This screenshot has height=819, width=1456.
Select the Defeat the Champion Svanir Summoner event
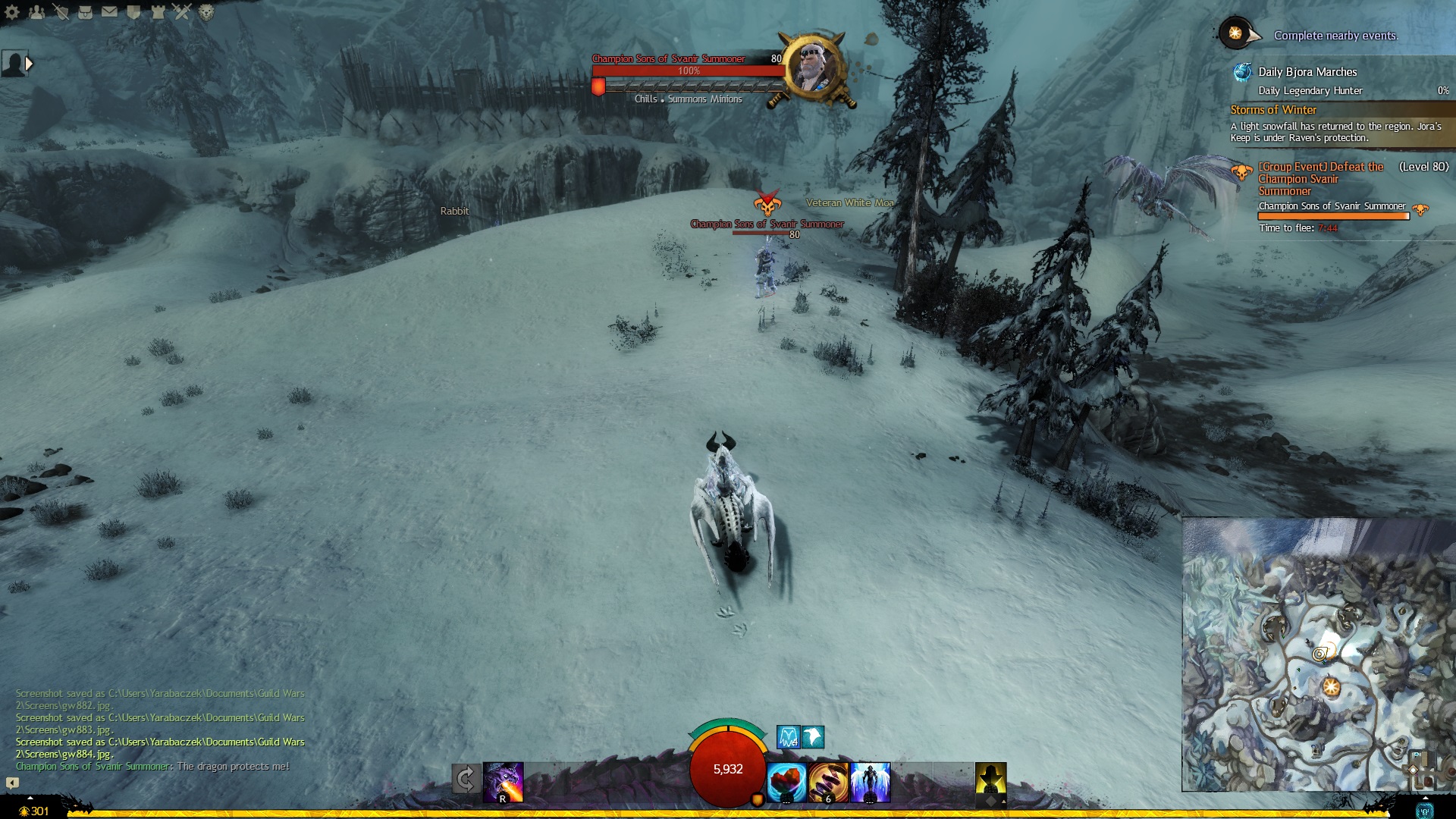tap(1320, 179)
